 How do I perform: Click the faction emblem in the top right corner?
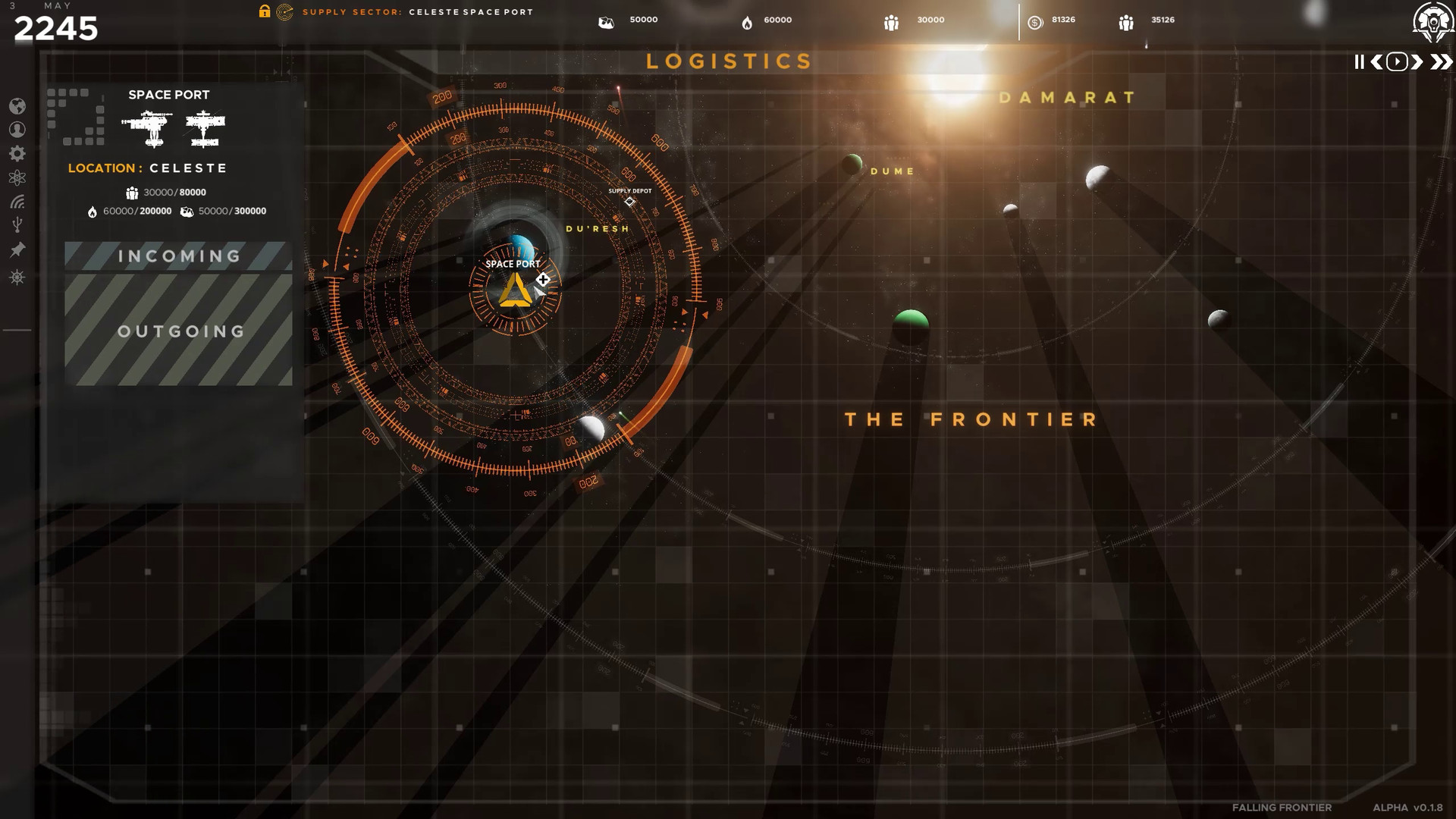(1432, 20)
